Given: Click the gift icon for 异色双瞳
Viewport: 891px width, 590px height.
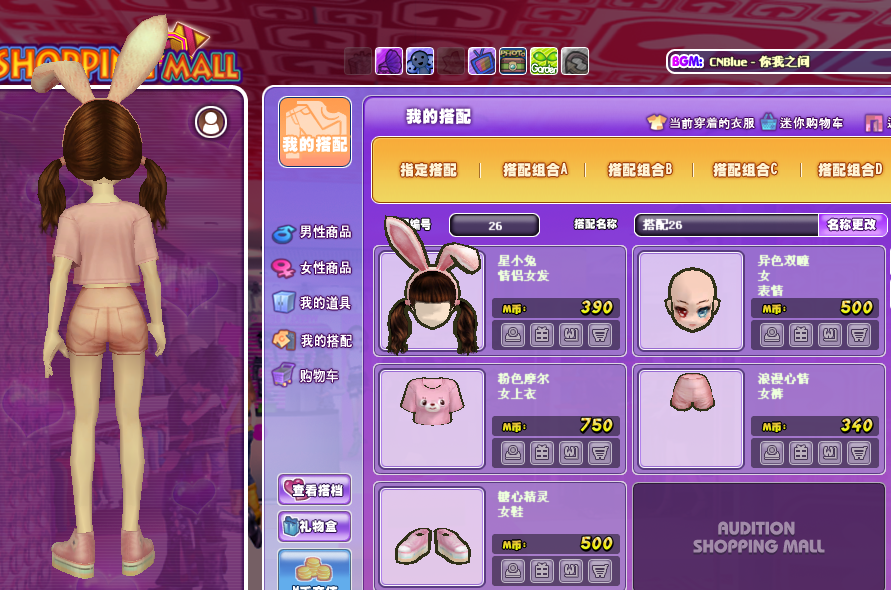Looking at the screenshot, I should [800, 335].
